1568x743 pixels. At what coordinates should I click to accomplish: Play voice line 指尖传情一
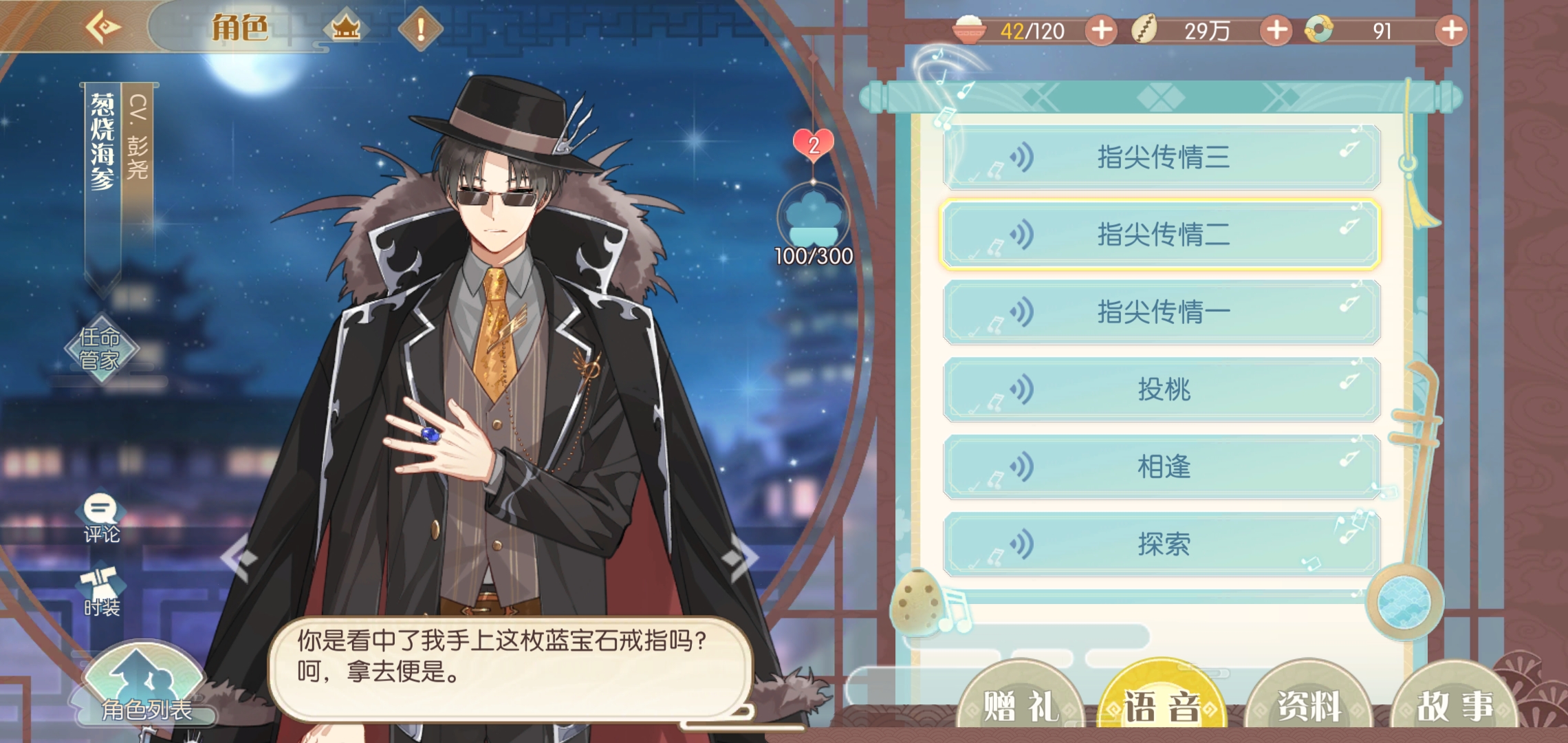point(1162,312)
